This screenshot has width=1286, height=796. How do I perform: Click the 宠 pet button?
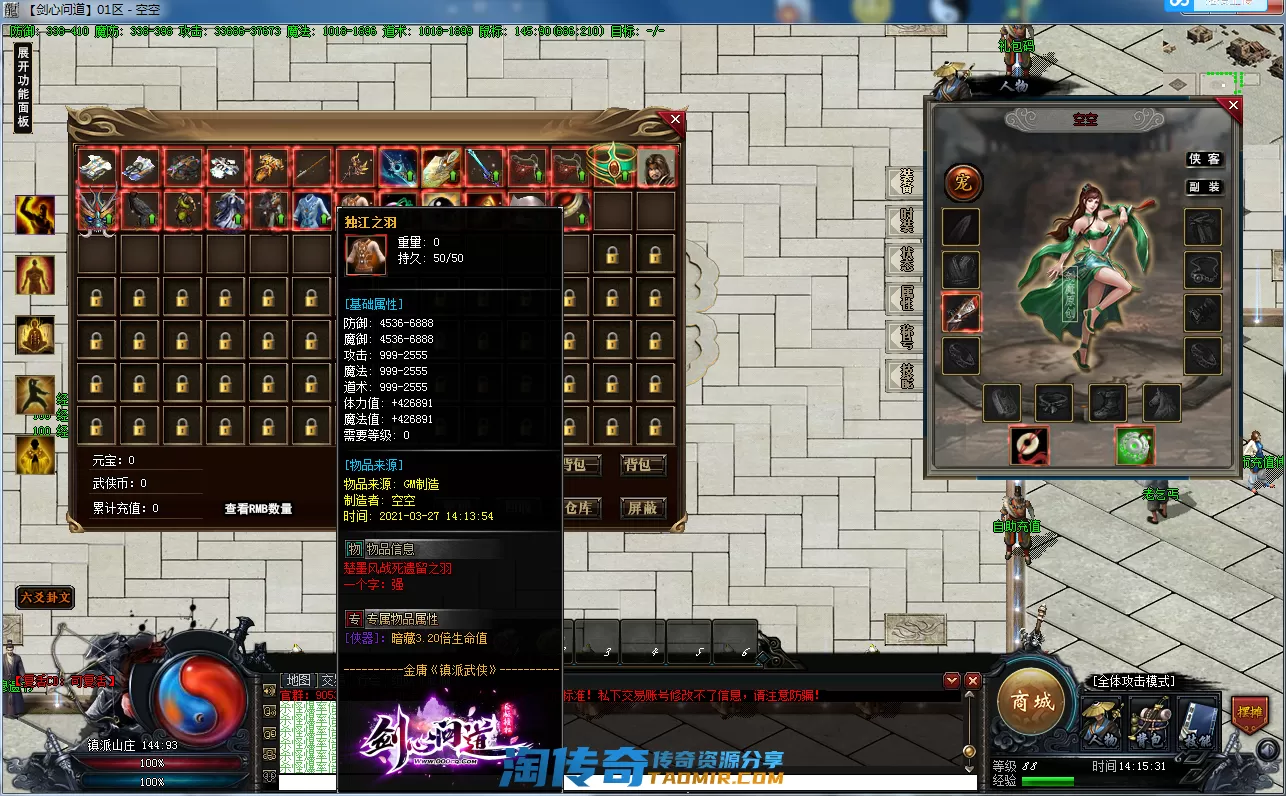[964, 183]
